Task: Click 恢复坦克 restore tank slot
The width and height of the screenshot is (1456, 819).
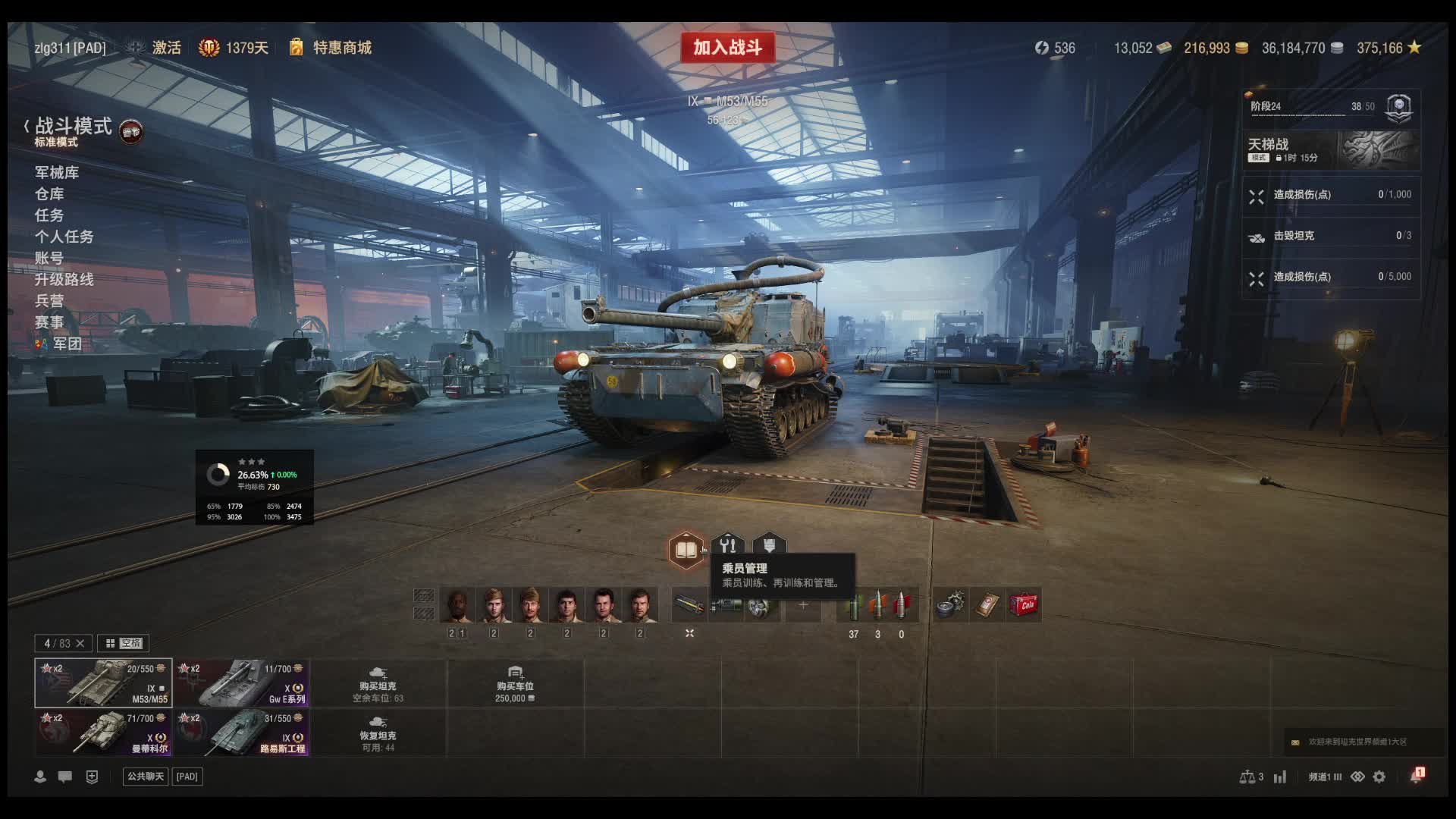Action: point(378,733)
